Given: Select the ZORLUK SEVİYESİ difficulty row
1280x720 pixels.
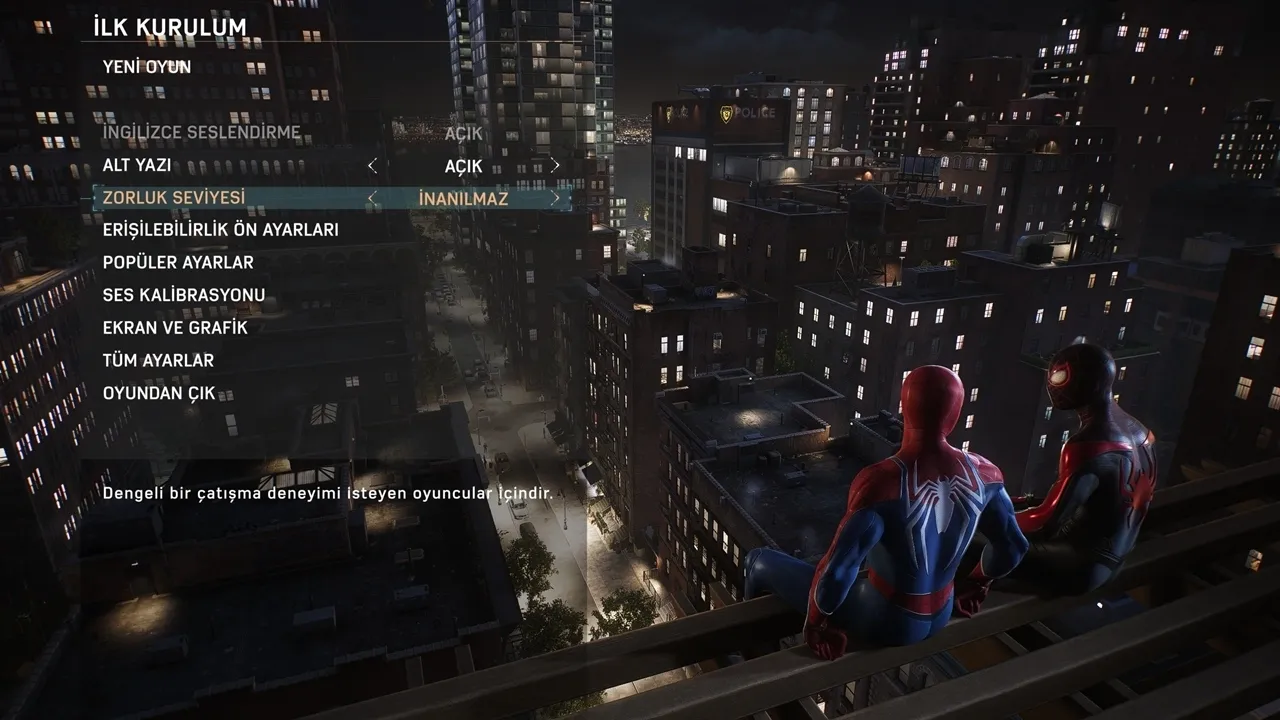Looking at the screenshot, I should pos(173,198).
